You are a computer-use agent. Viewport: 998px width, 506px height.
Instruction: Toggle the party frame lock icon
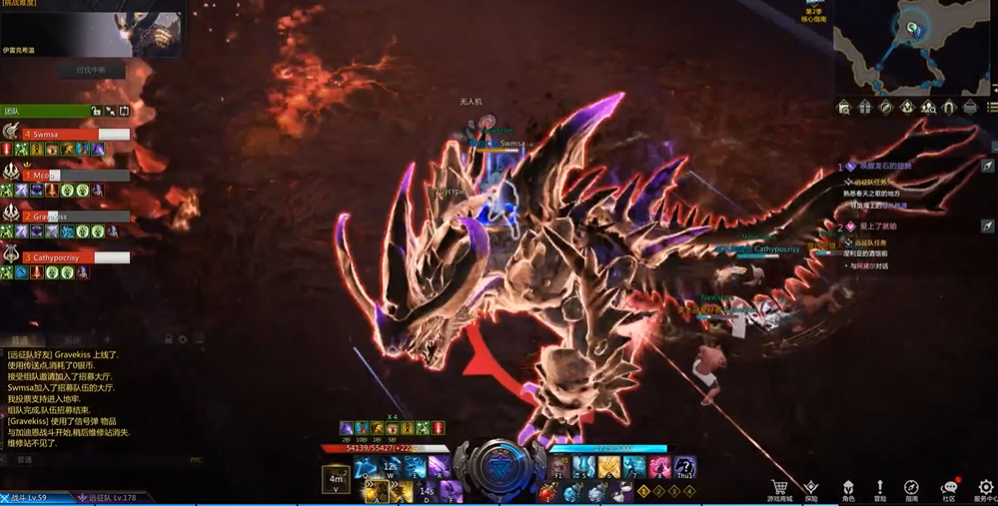pos(96,111)
